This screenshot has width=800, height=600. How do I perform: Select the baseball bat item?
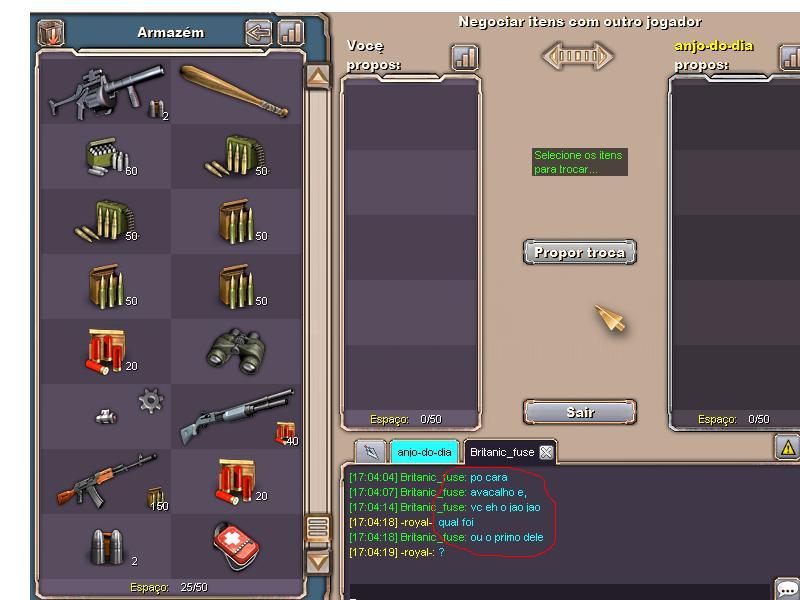(236, 91)
